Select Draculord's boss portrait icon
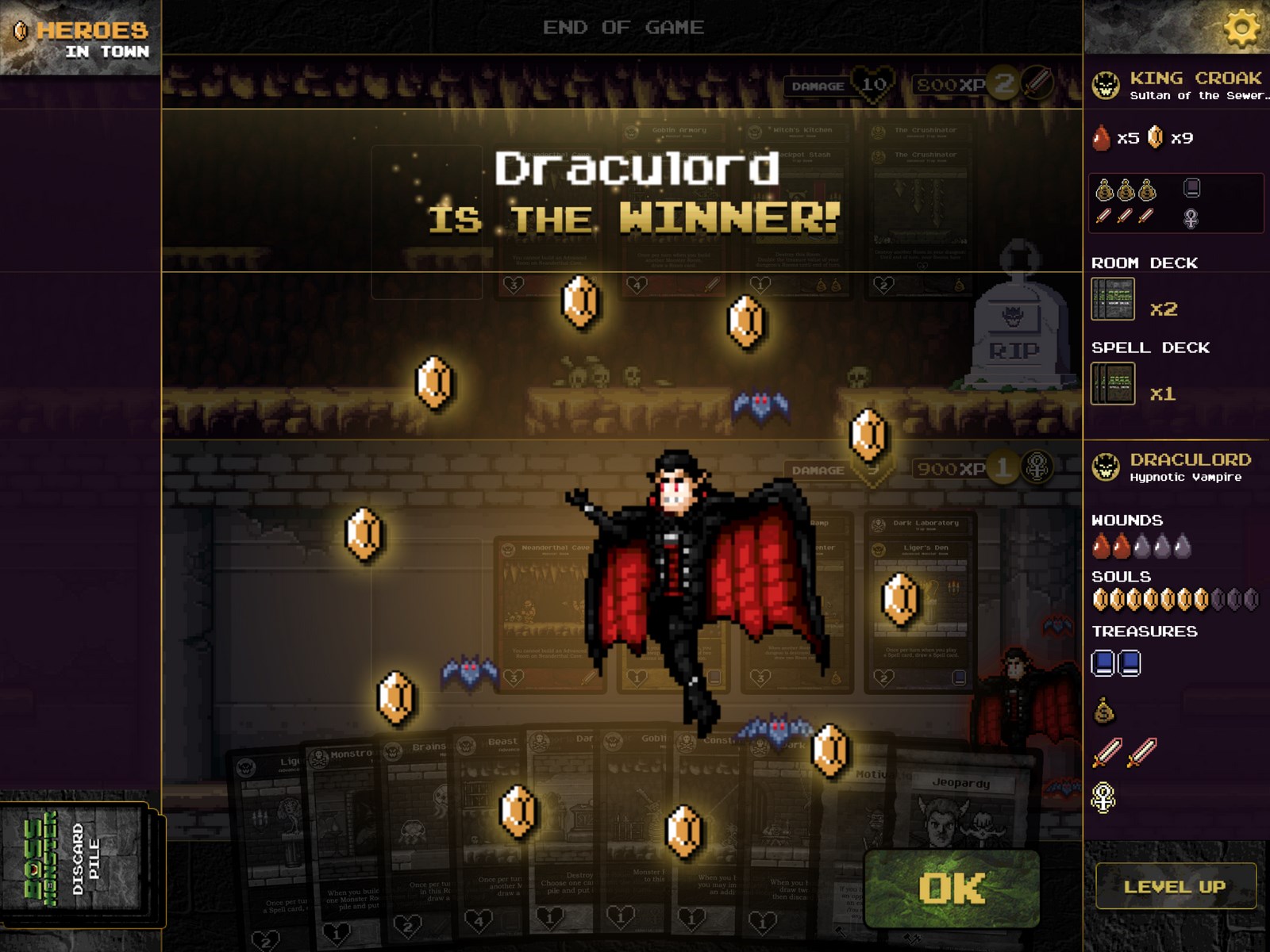Image resolution: width=1270 pixels, height=952 pixels. 1106,466
